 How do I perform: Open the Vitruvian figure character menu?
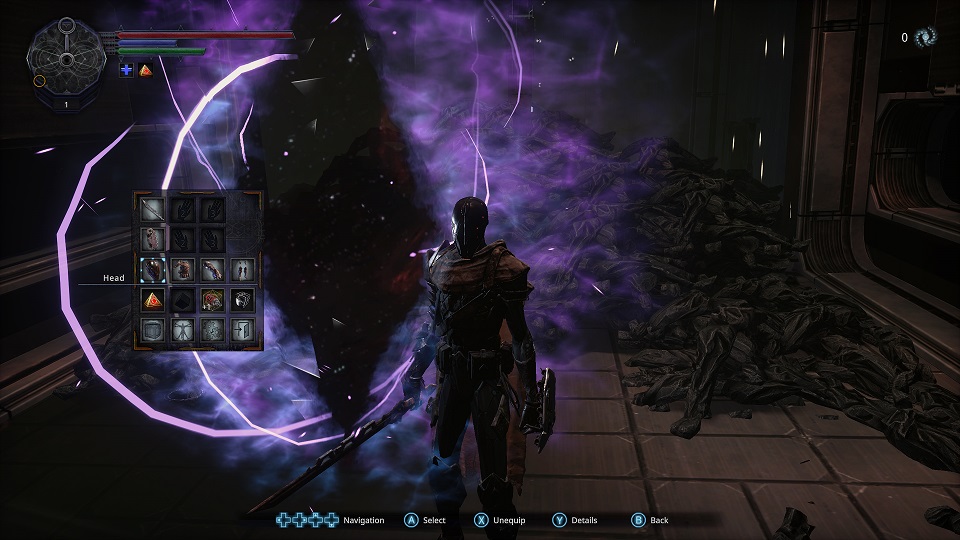click(x=182, y=329)
